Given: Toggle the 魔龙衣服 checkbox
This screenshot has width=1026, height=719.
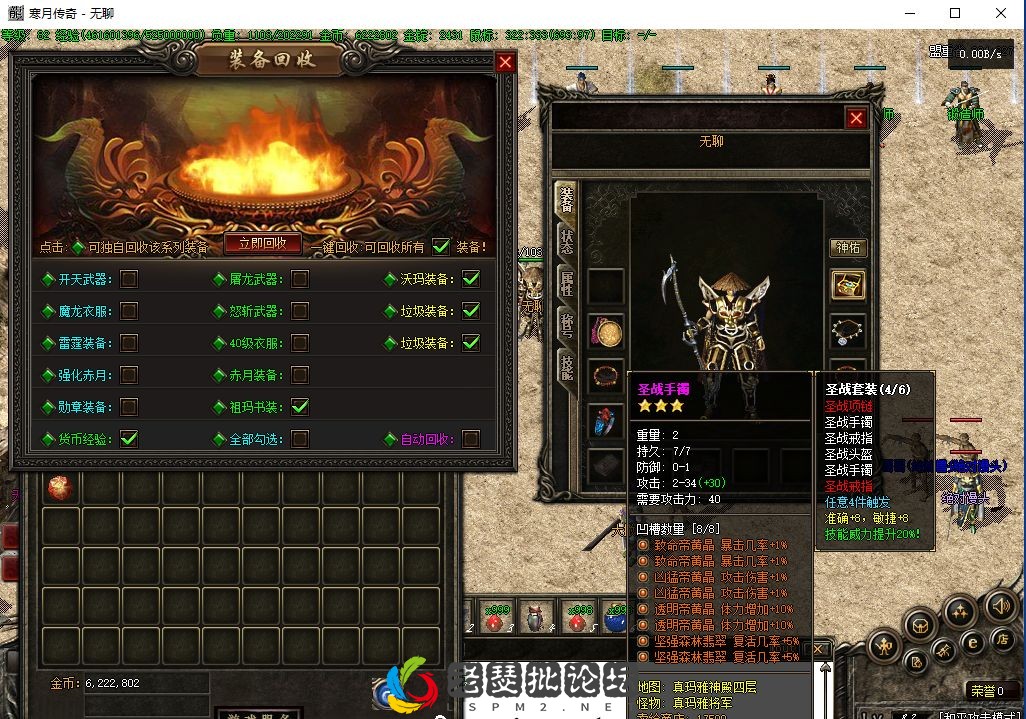Looking at the screenshot, I should 129,311.
